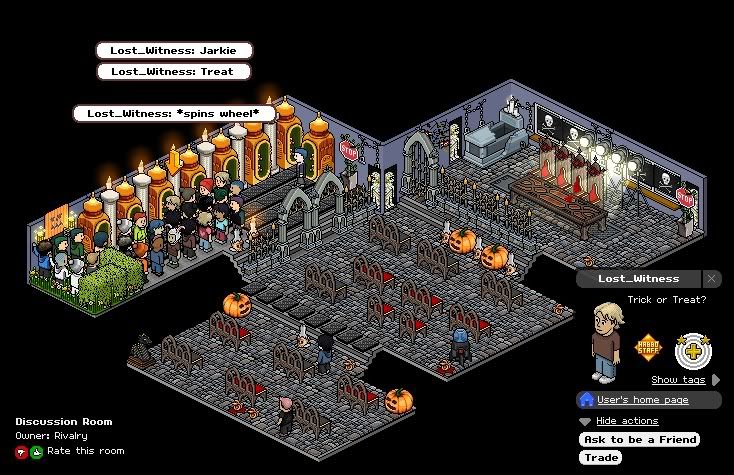The width and height of the screenshot is (734, 475).
Task: Show the user's tags
Action: tap(679, 380)
